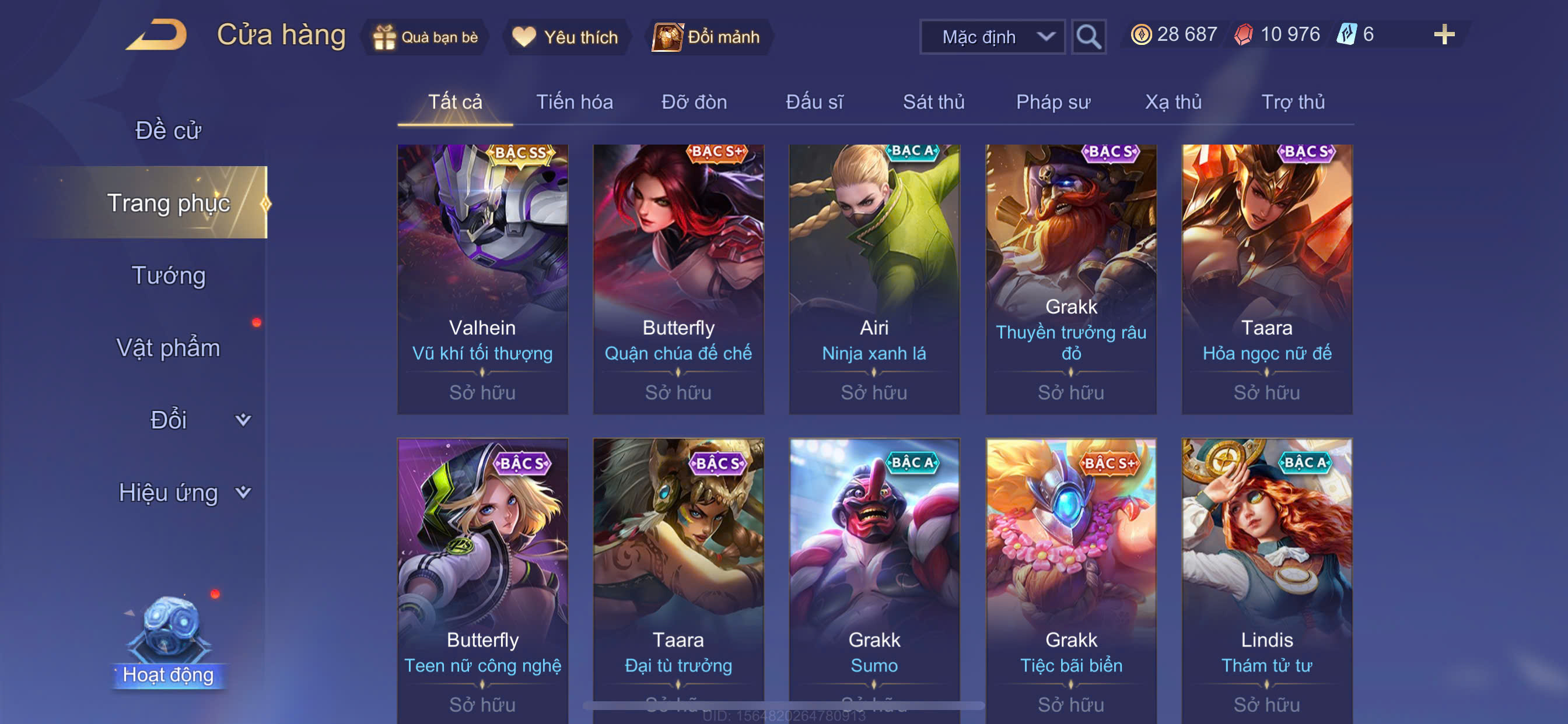
Task: Choose the Airi Ninja xanh lá skin card
Action: [873, 279]
